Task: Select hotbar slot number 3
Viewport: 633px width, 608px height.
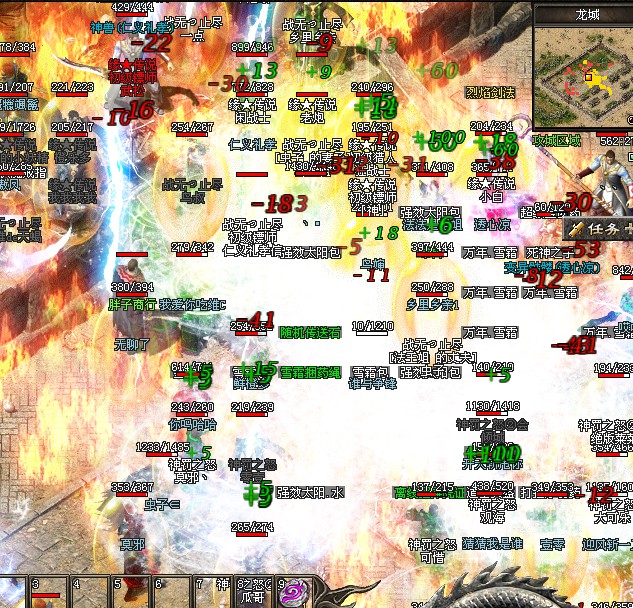Action: [x=47, y=590]
